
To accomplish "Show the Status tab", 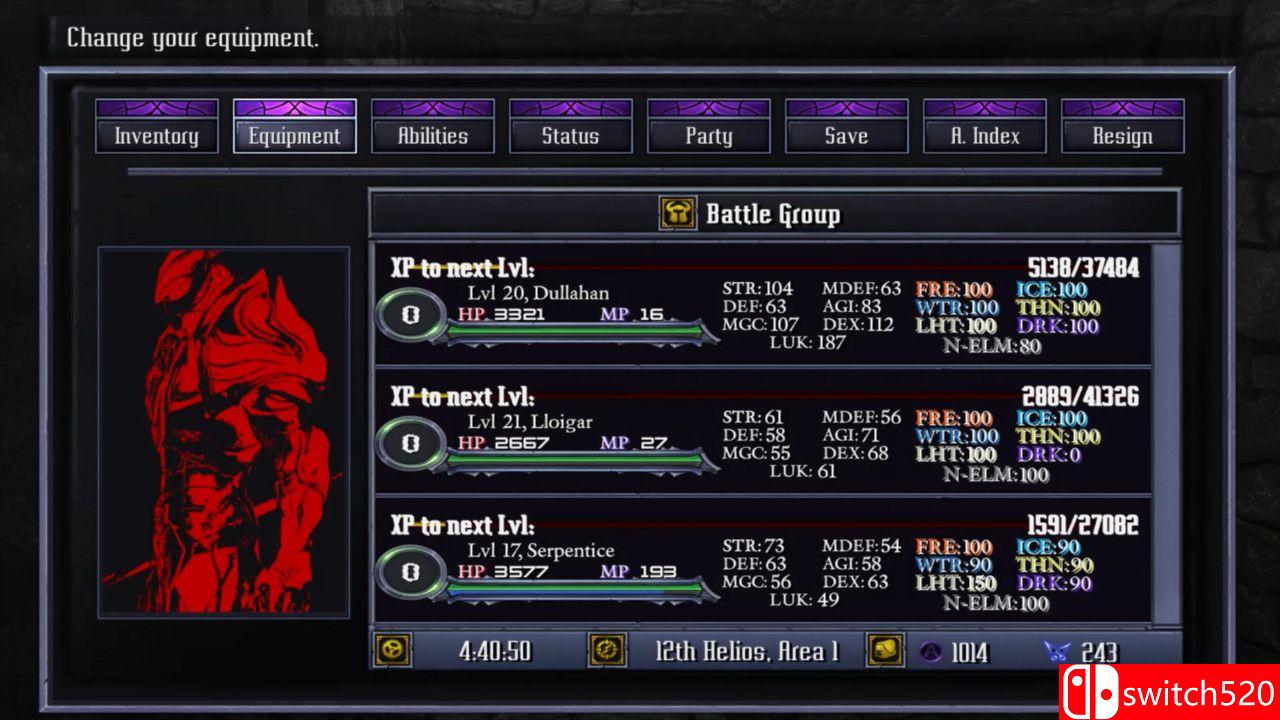I will [570, 136].
